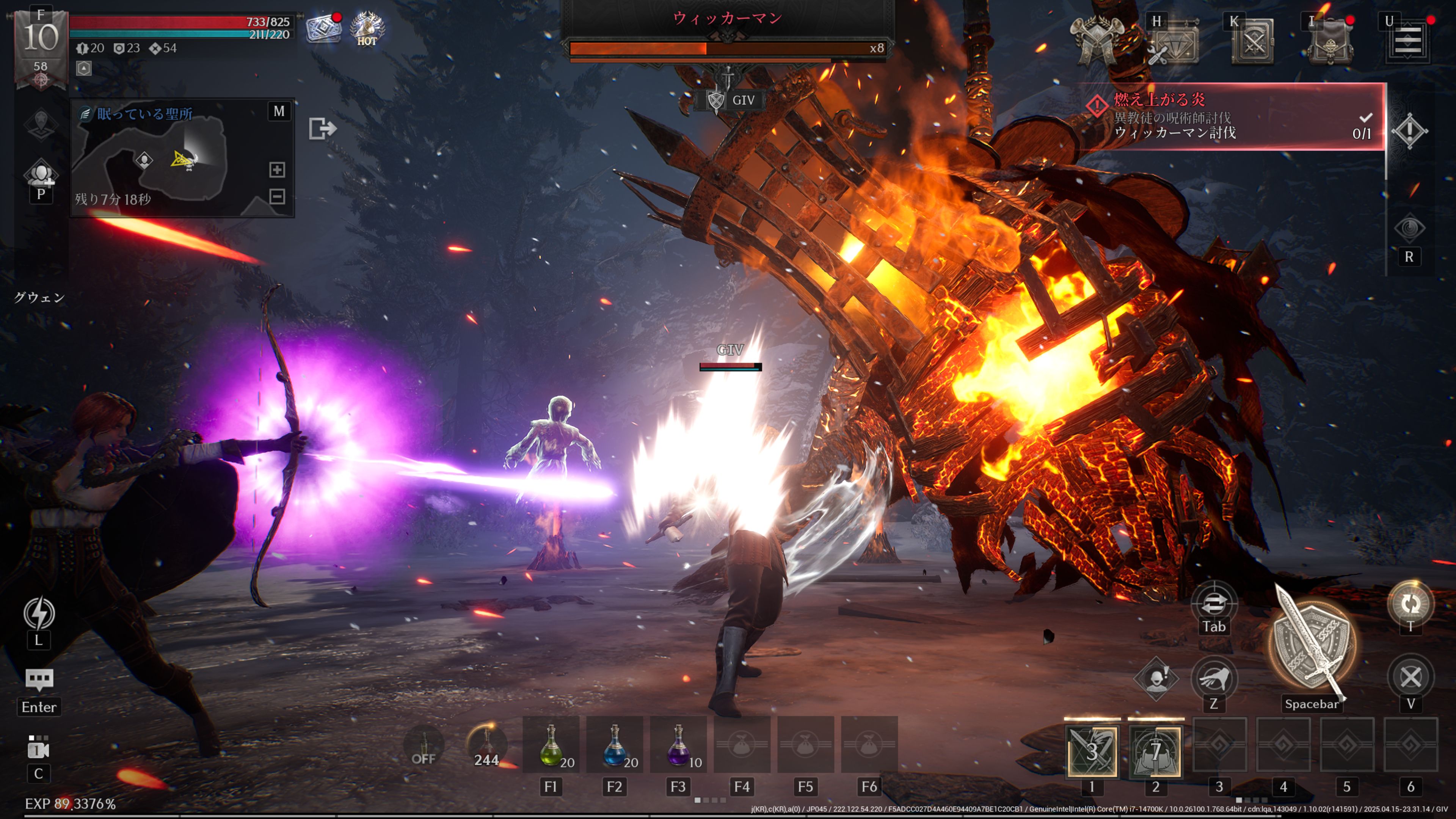Click the minimap's zoom-in plus button
Screen dimensions: 1456x819
[x=277, y=169]
